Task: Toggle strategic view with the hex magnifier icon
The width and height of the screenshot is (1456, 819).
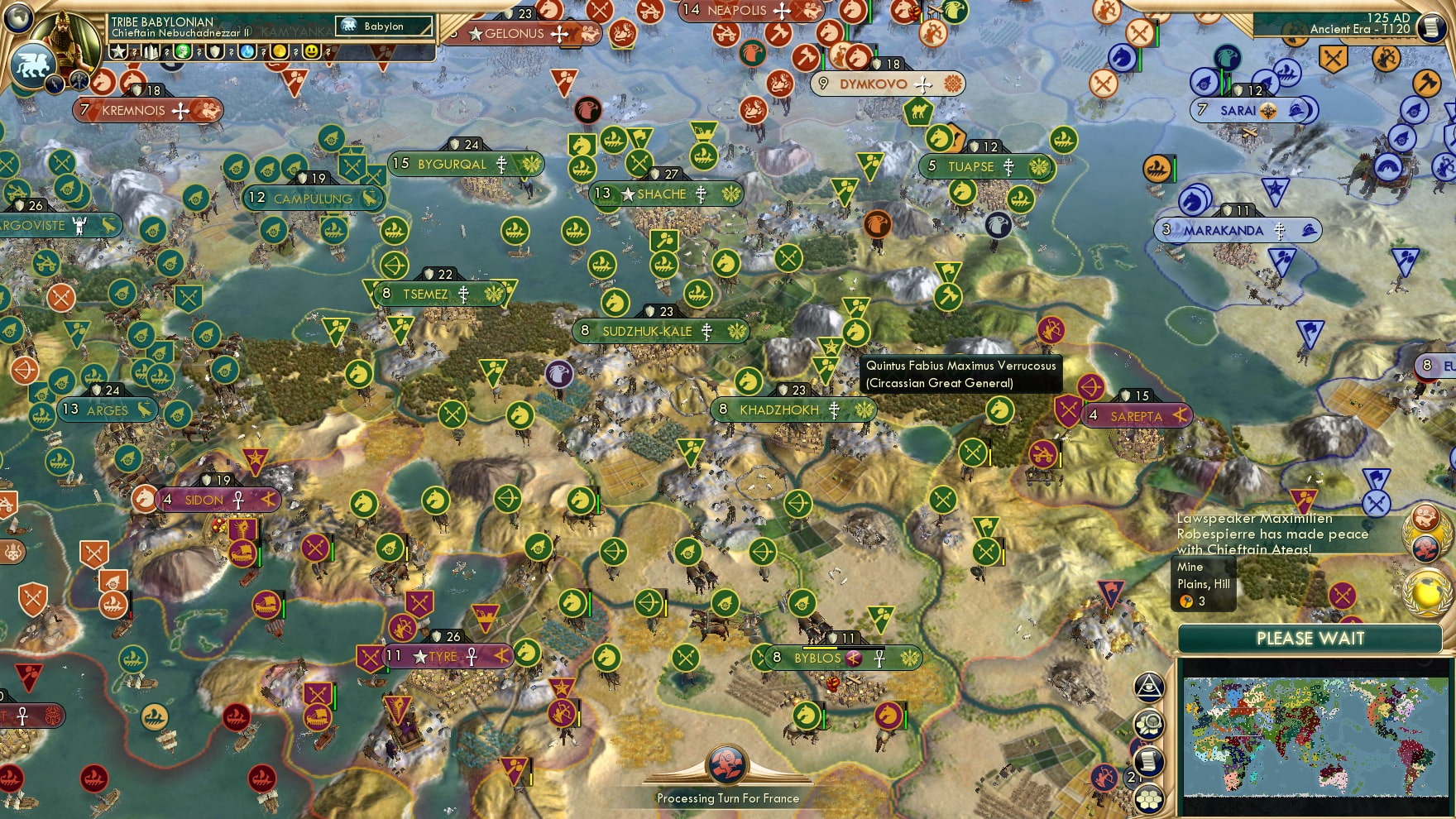Action: click(1148, 723)
